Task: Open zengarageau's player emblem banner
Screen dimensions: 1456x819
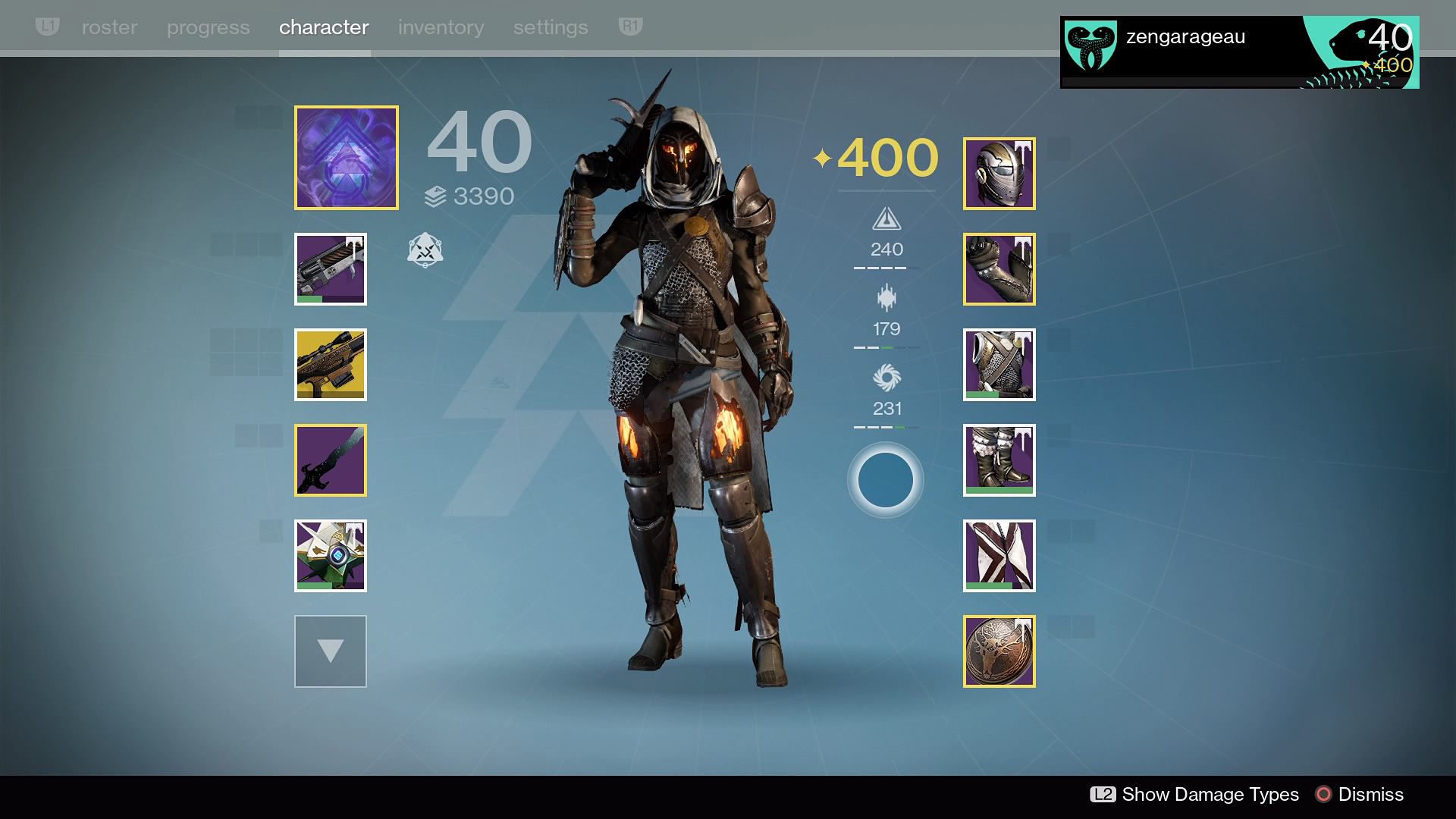Action: [1239, 52]
